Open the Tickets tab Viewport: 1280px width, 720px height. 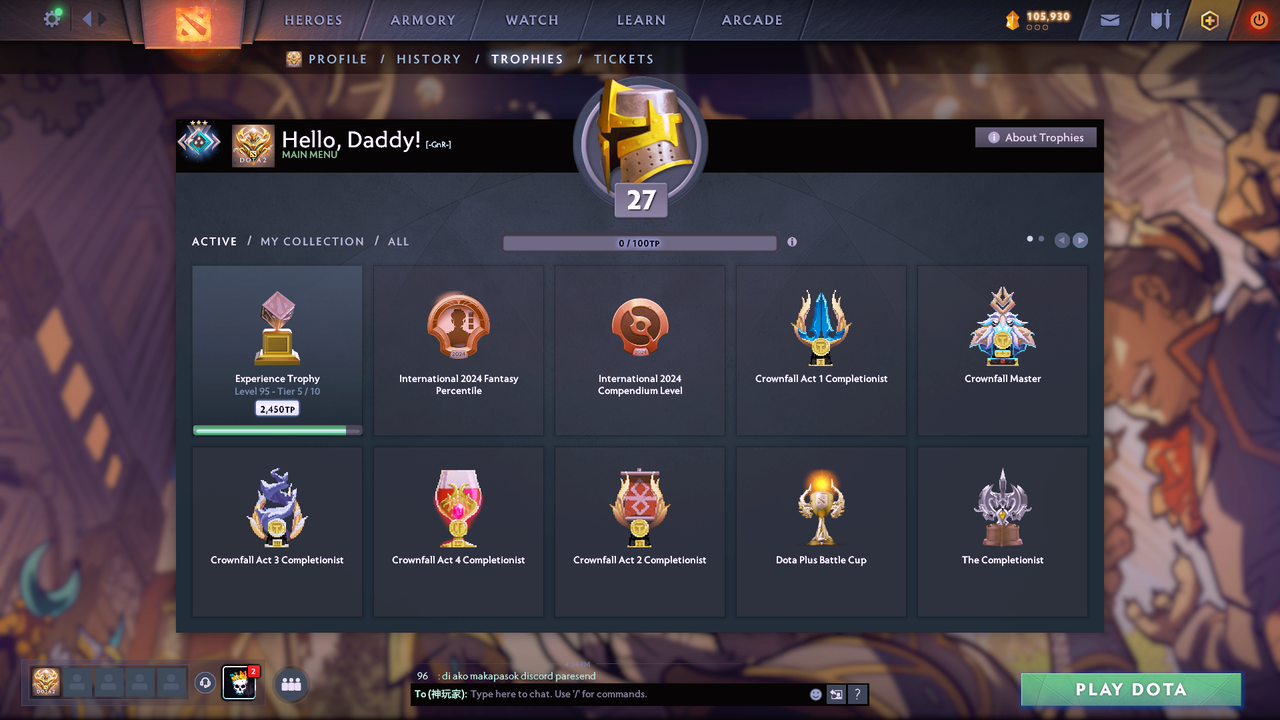(623, 59)
